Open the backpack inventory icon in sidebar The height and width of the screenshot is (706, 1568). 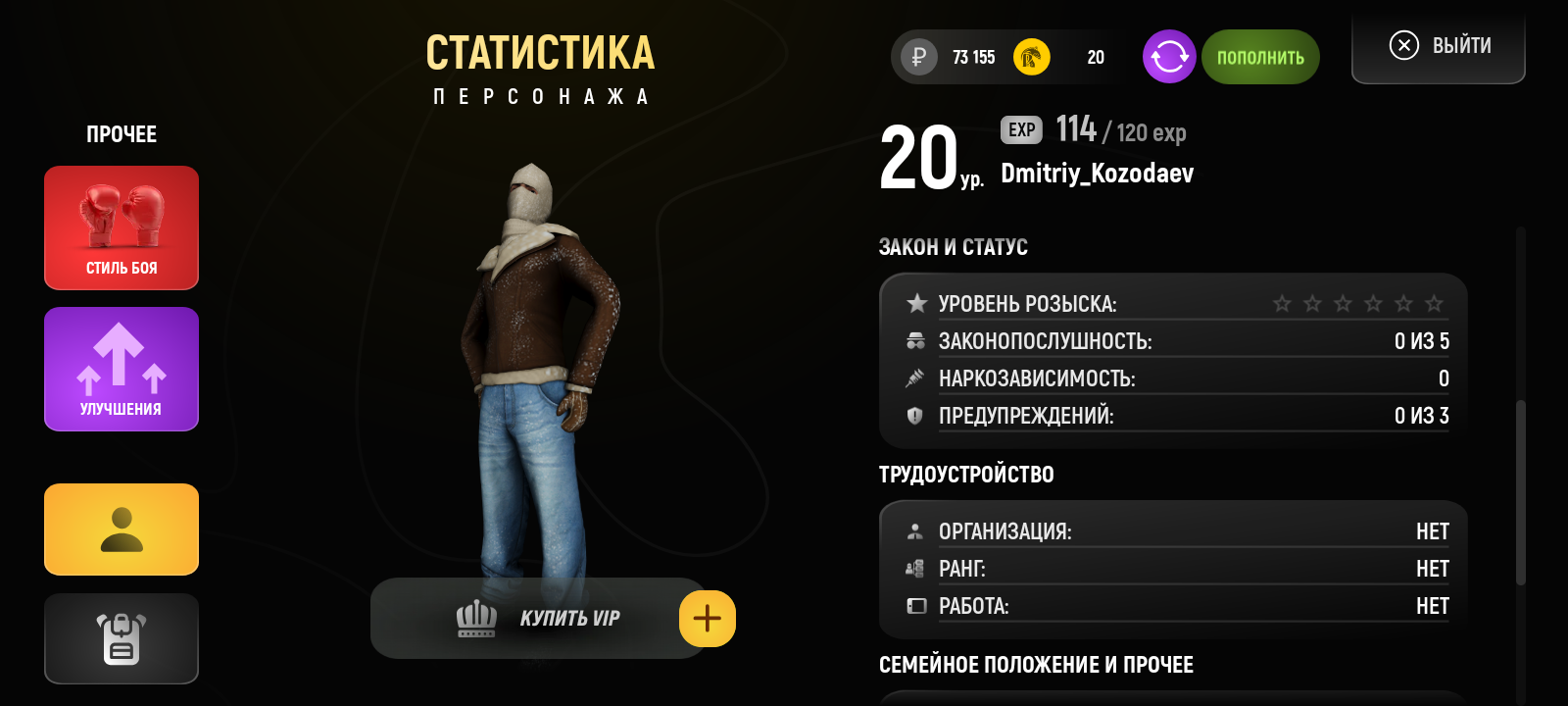[x=121, y=638]
